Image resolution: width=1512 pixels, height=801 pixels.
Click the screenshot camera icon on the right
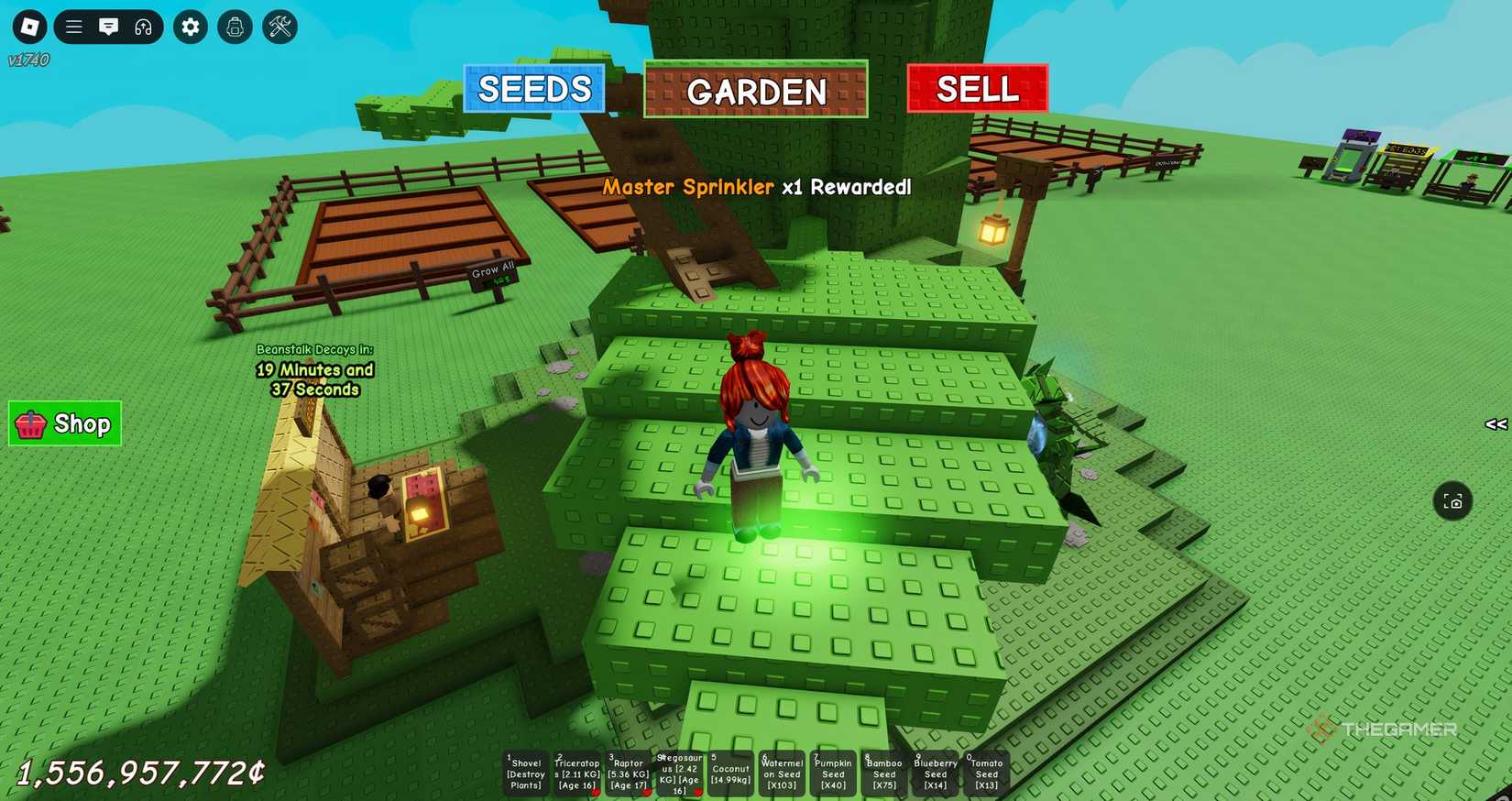tap(1454, 501)
